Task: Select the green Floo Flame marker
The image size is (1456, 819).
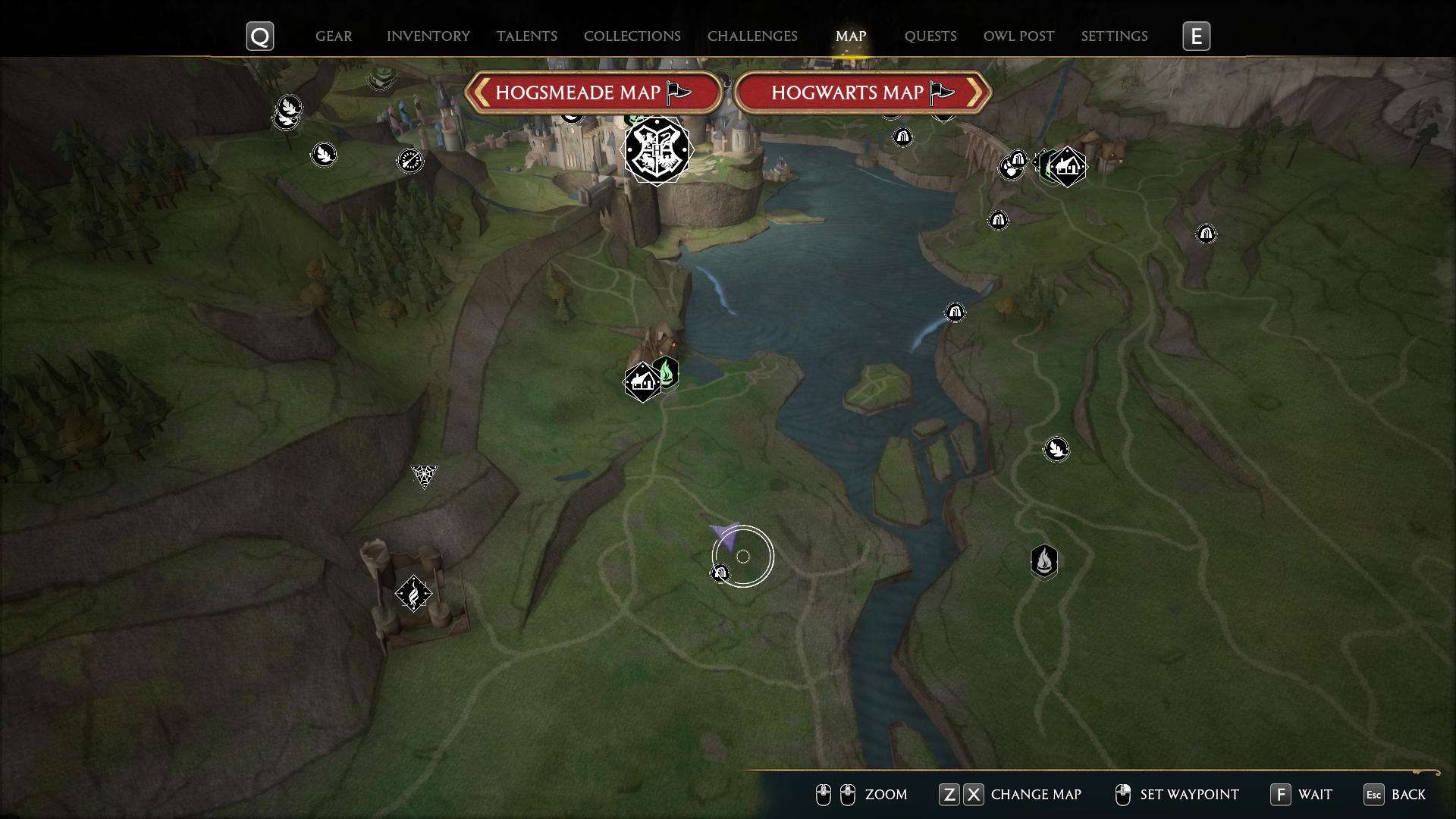Action: coord(667,372)
